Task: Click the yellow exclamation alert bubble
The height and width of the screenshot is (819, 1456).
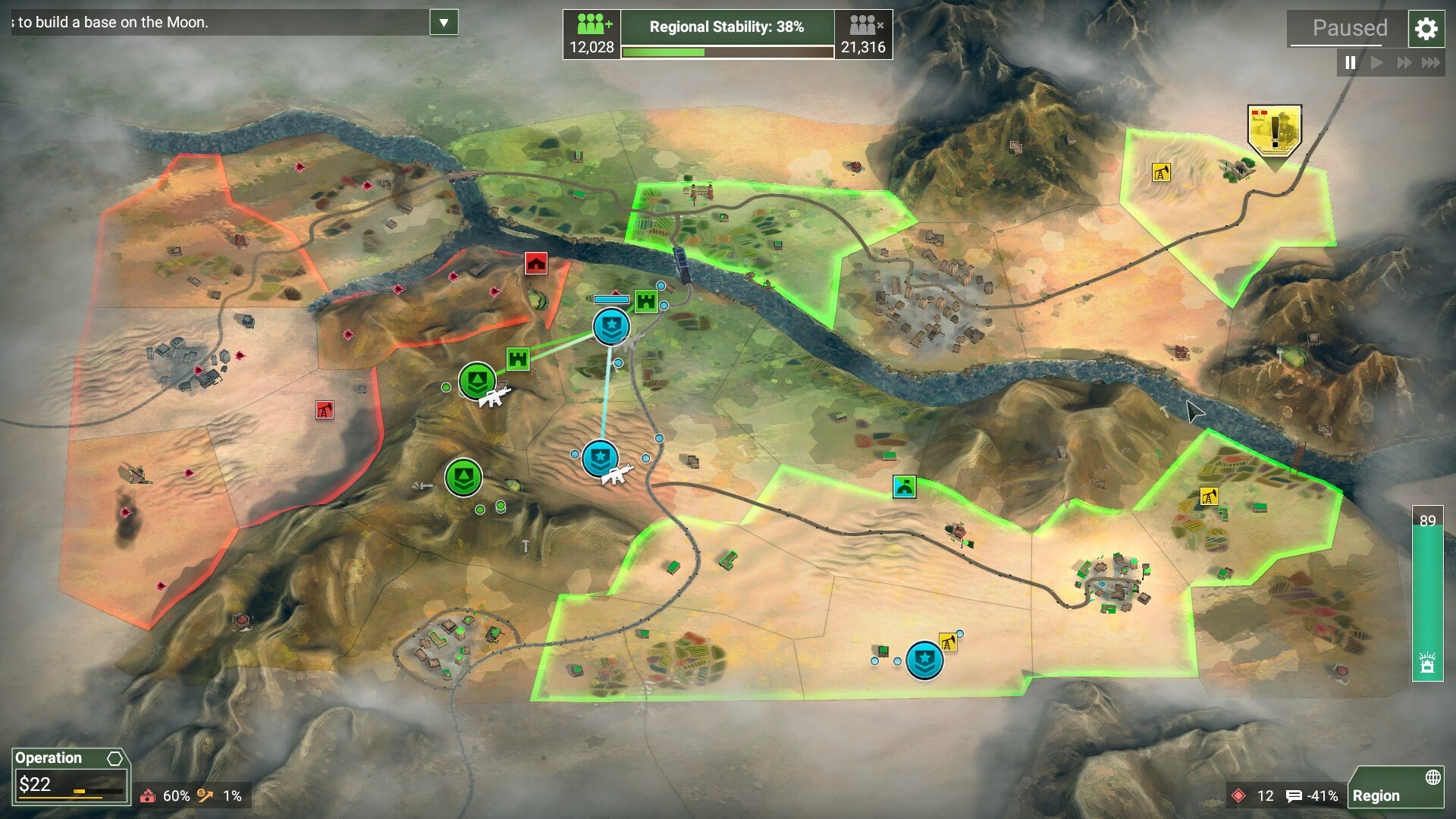Action: (x=1274, y=129)
